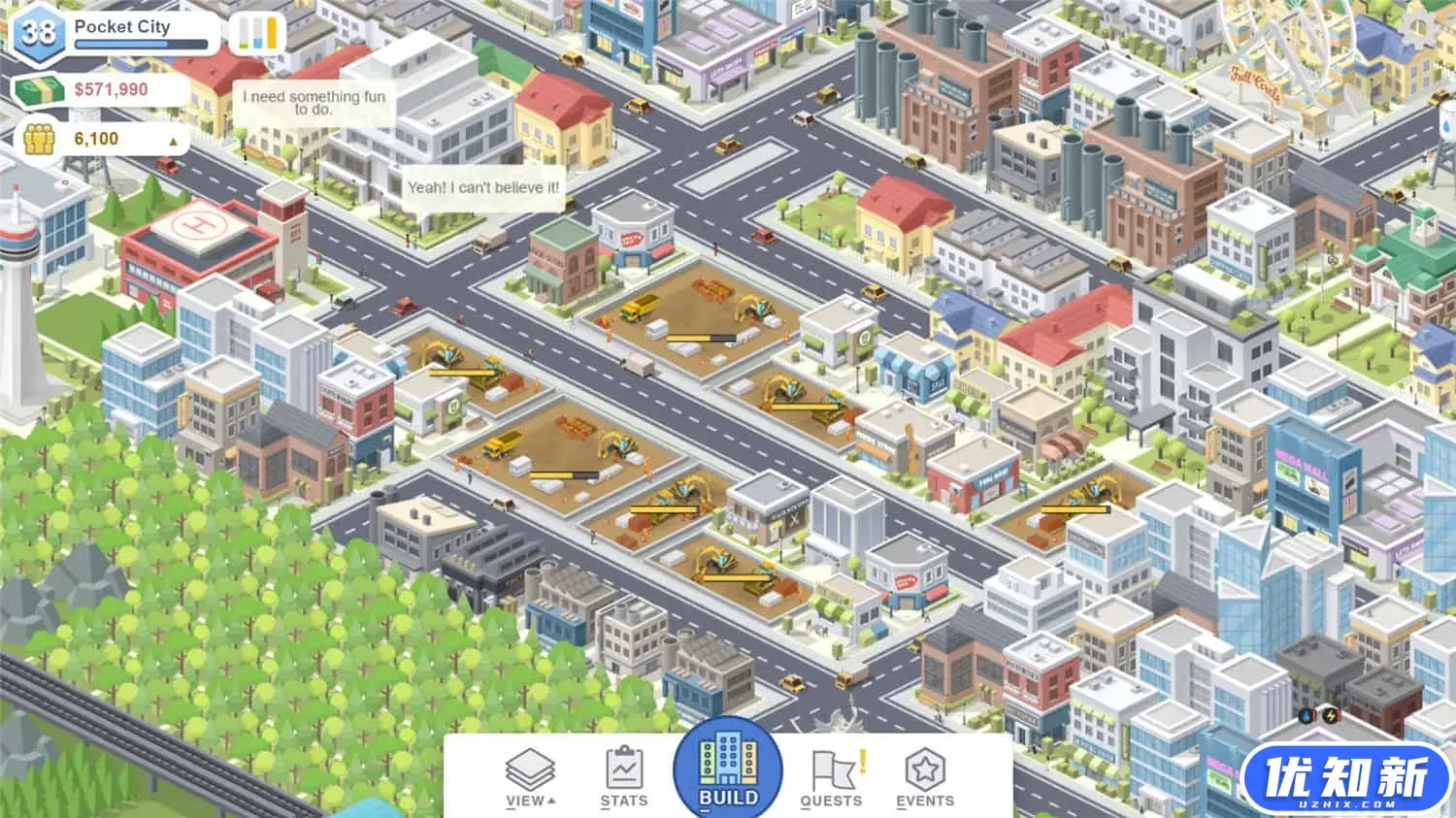The width and height of the screenshot is (1456, 818).
Task: Dismiss the 'I need something fun' bubble
Action: (x=313, y=104)
